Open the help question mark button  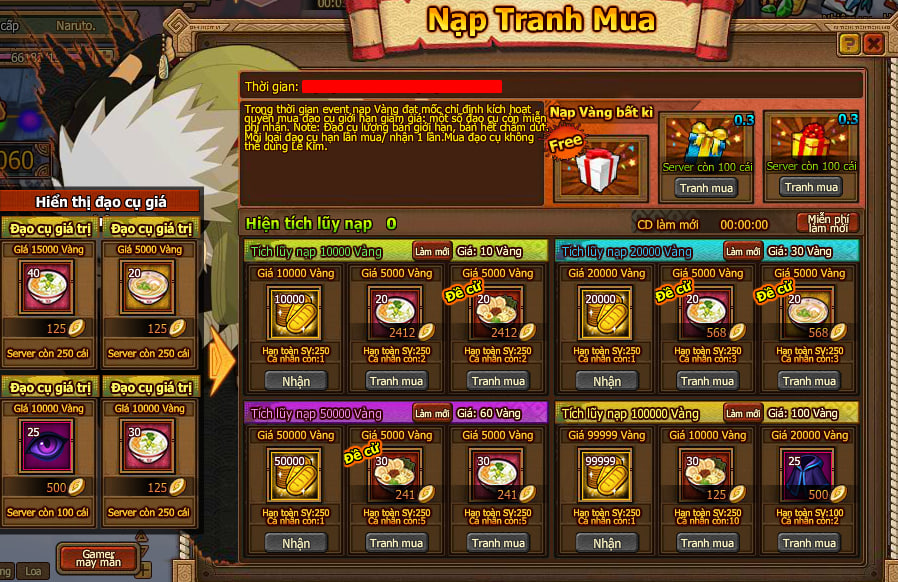[849, 43]
